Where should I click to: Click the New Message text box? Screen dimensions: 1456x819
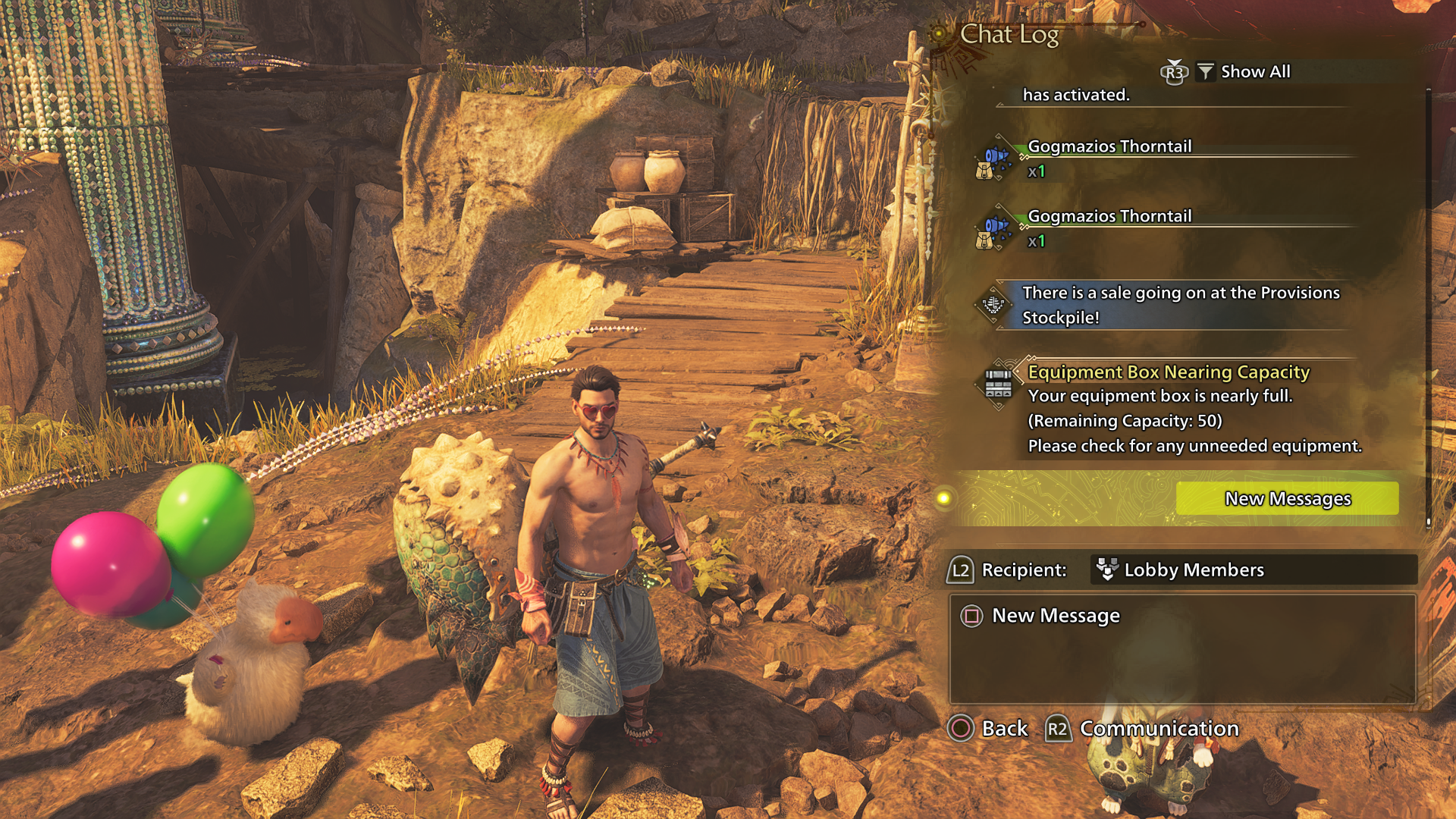(1182, 649)
